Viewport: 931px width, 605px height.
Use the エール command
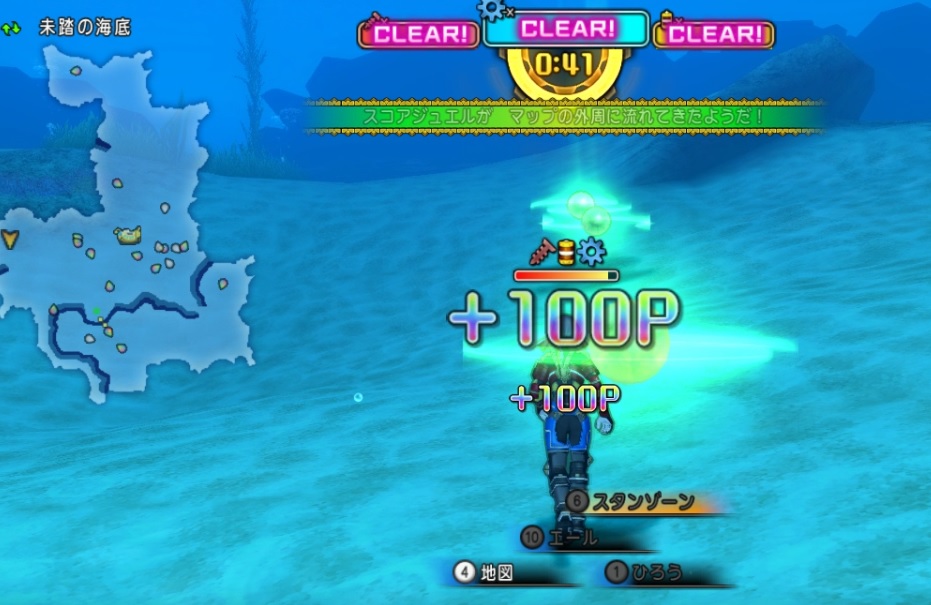(573, 538)
